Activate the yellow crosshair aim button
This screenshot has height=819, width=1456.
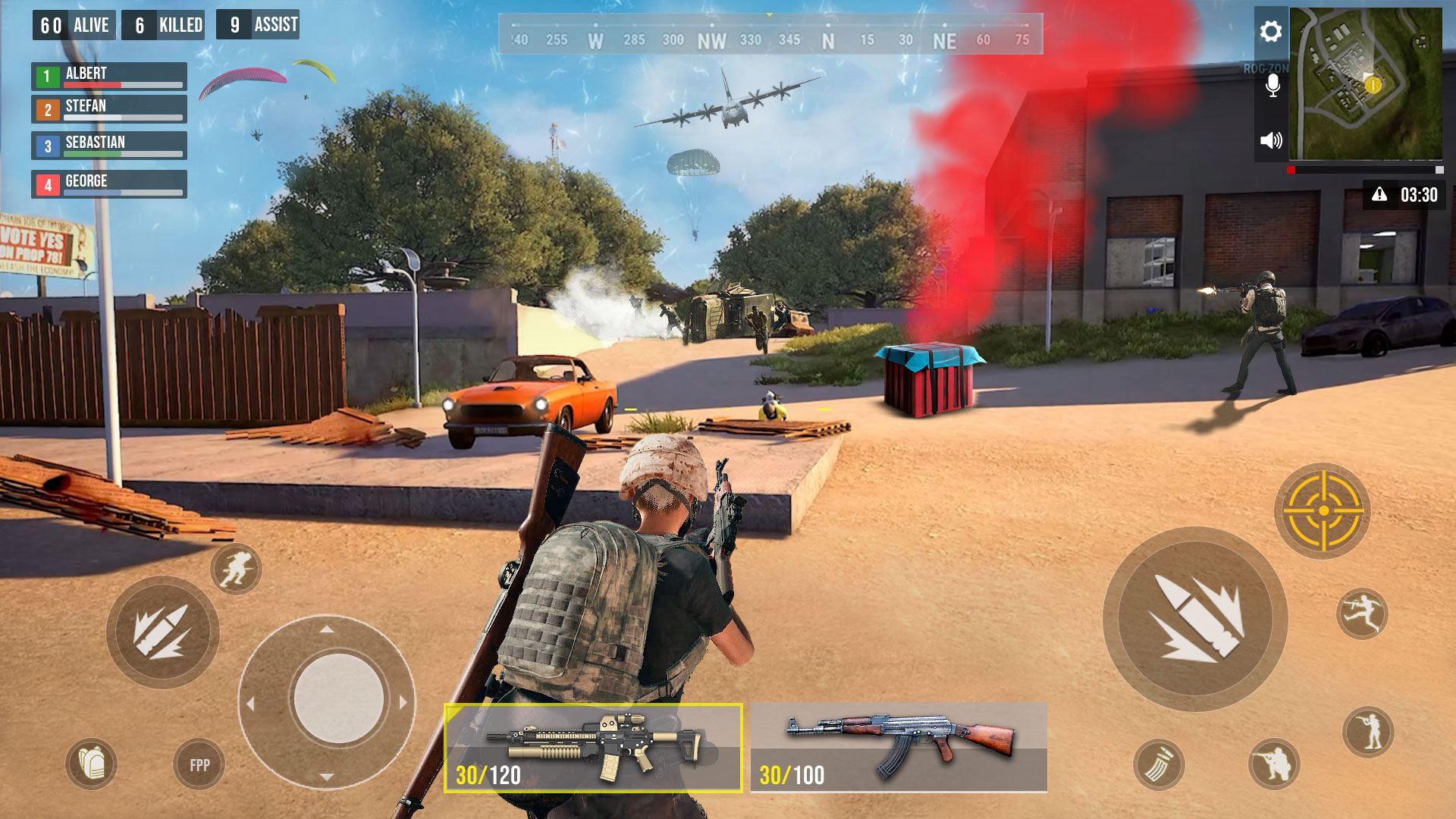point(1323,511)
